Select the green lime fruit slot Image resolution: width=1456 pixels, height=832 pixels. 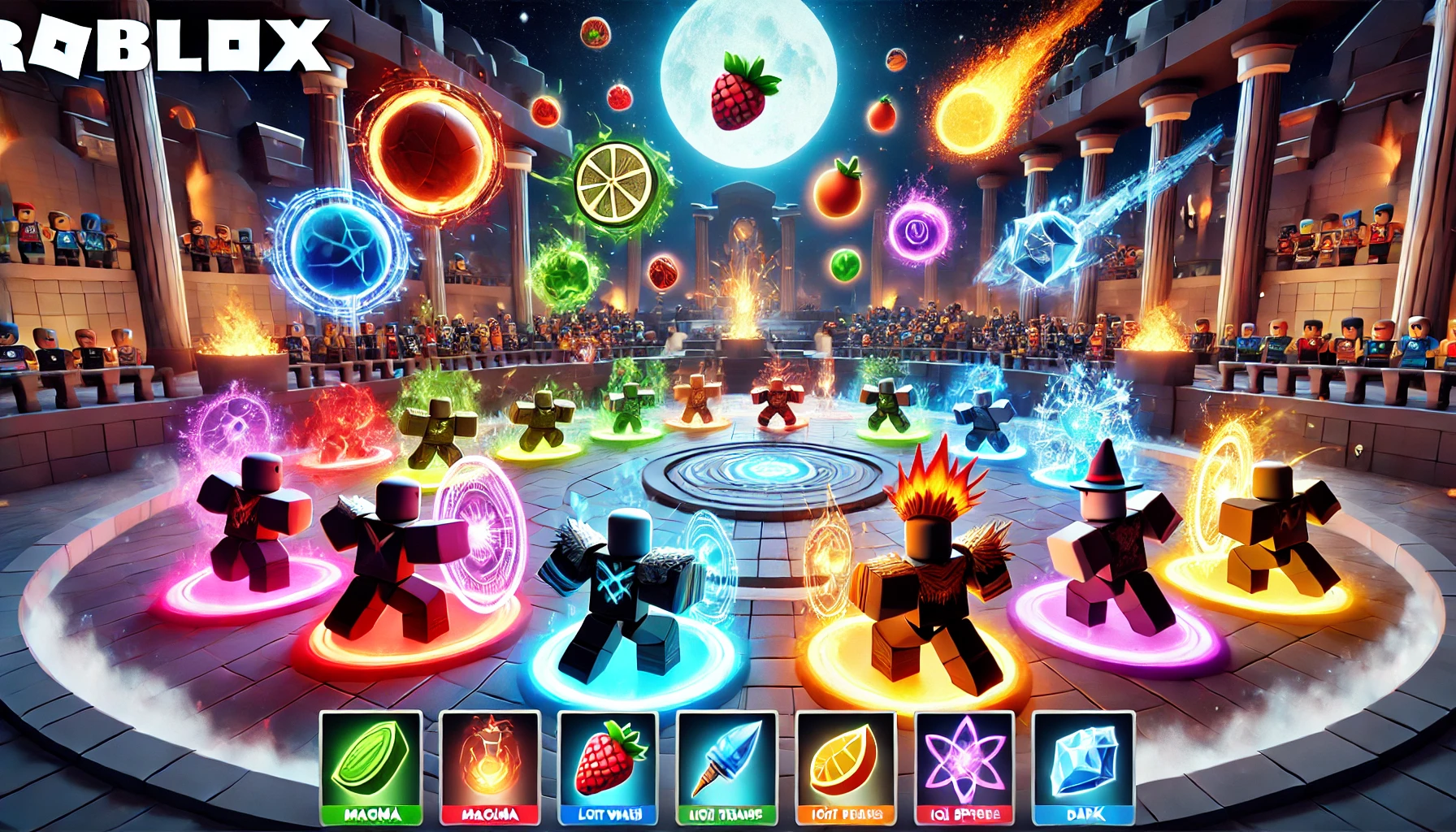point(370,765)
